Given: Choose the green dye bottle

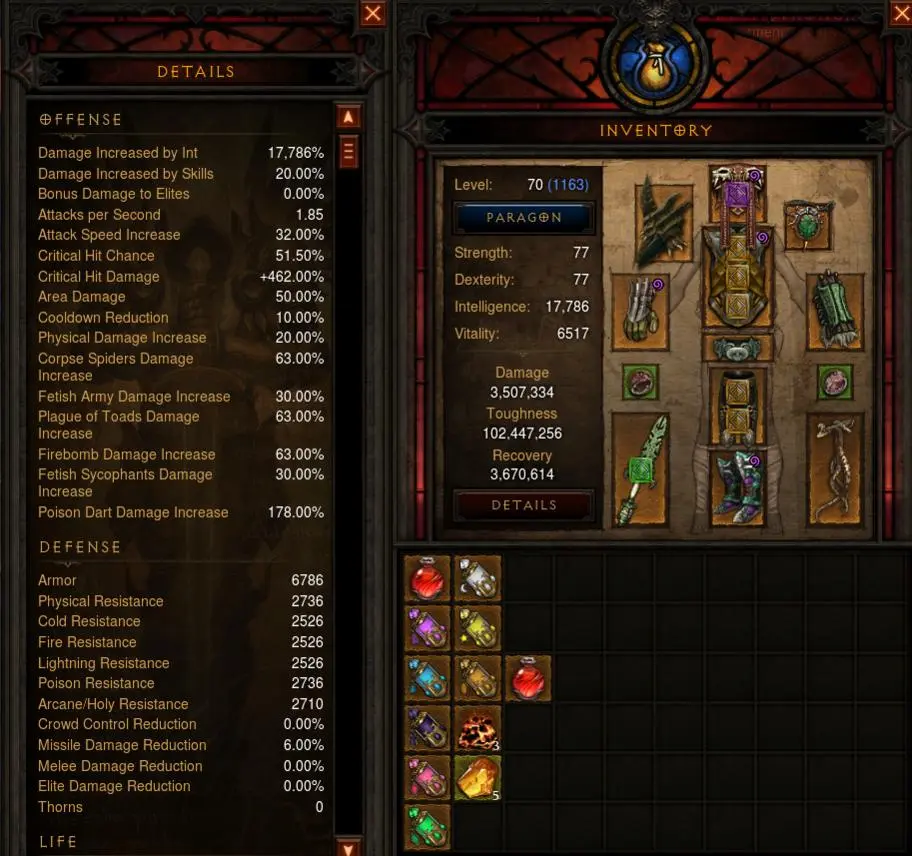Looking at the screenshot, I should tap(427, 827).
